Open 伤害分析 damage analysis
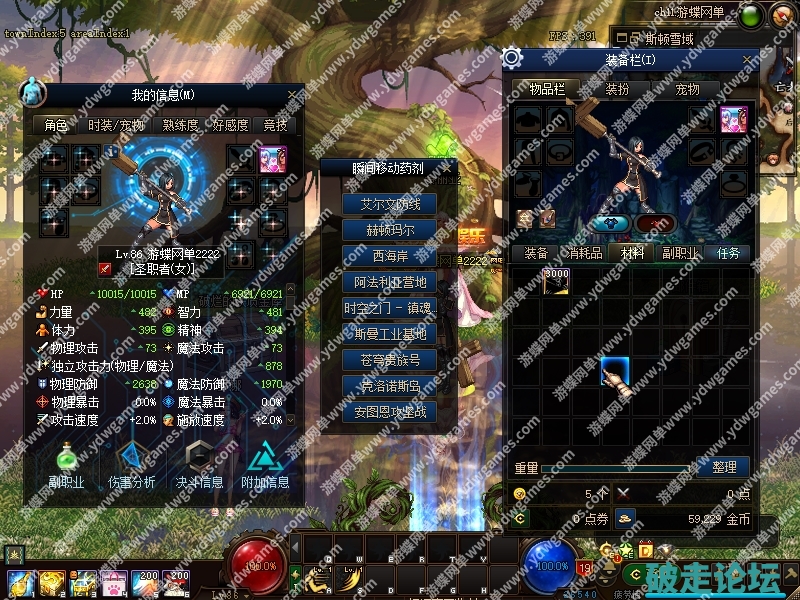The image size is (800, 600). (x=131, y=466)
